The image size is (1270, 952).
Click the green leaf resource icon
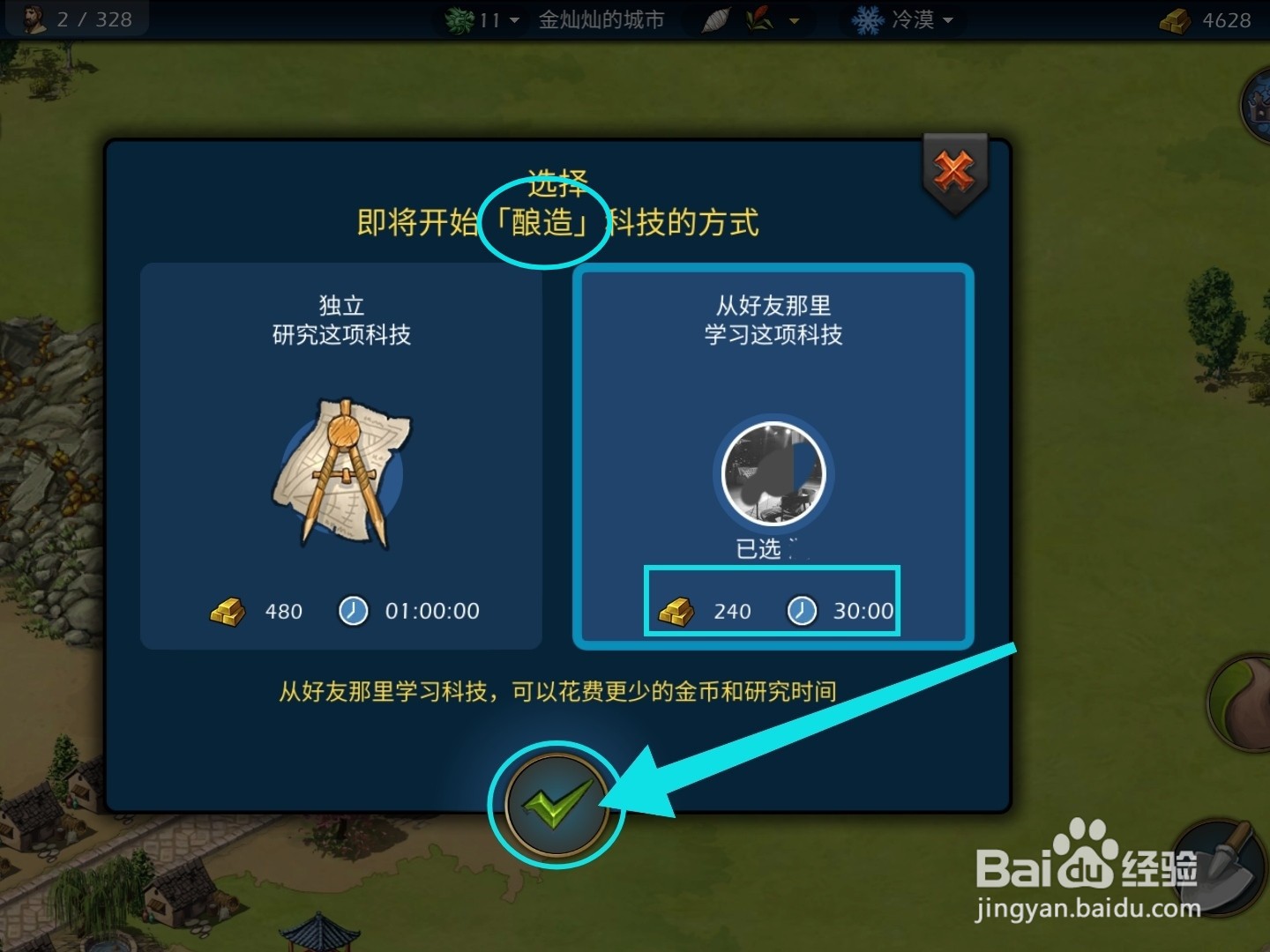pos(459,19)
